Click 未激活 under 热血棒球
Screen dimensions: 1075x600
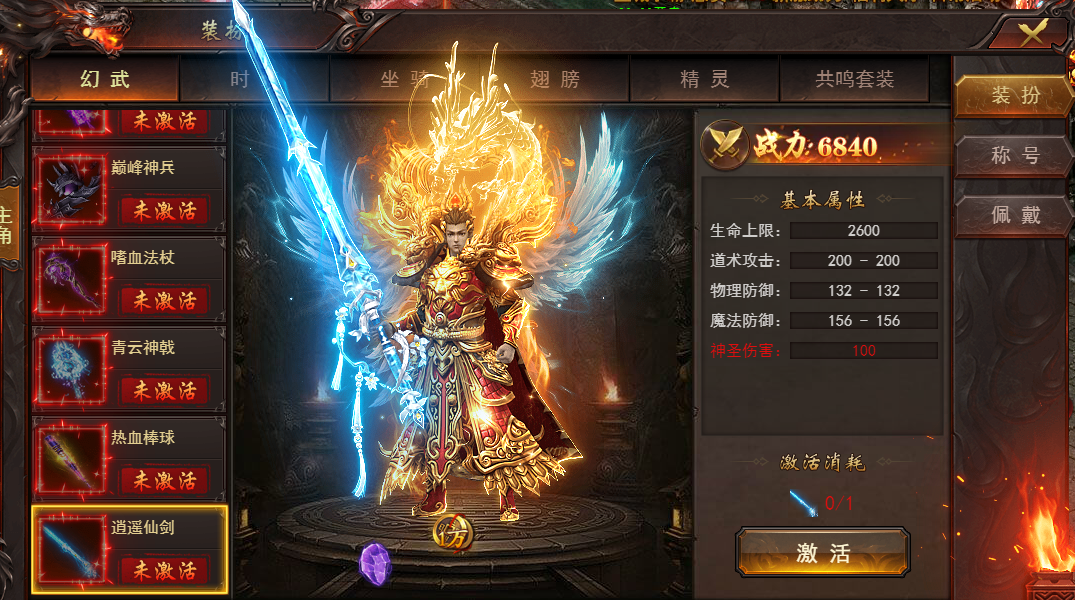click(165, 480)
